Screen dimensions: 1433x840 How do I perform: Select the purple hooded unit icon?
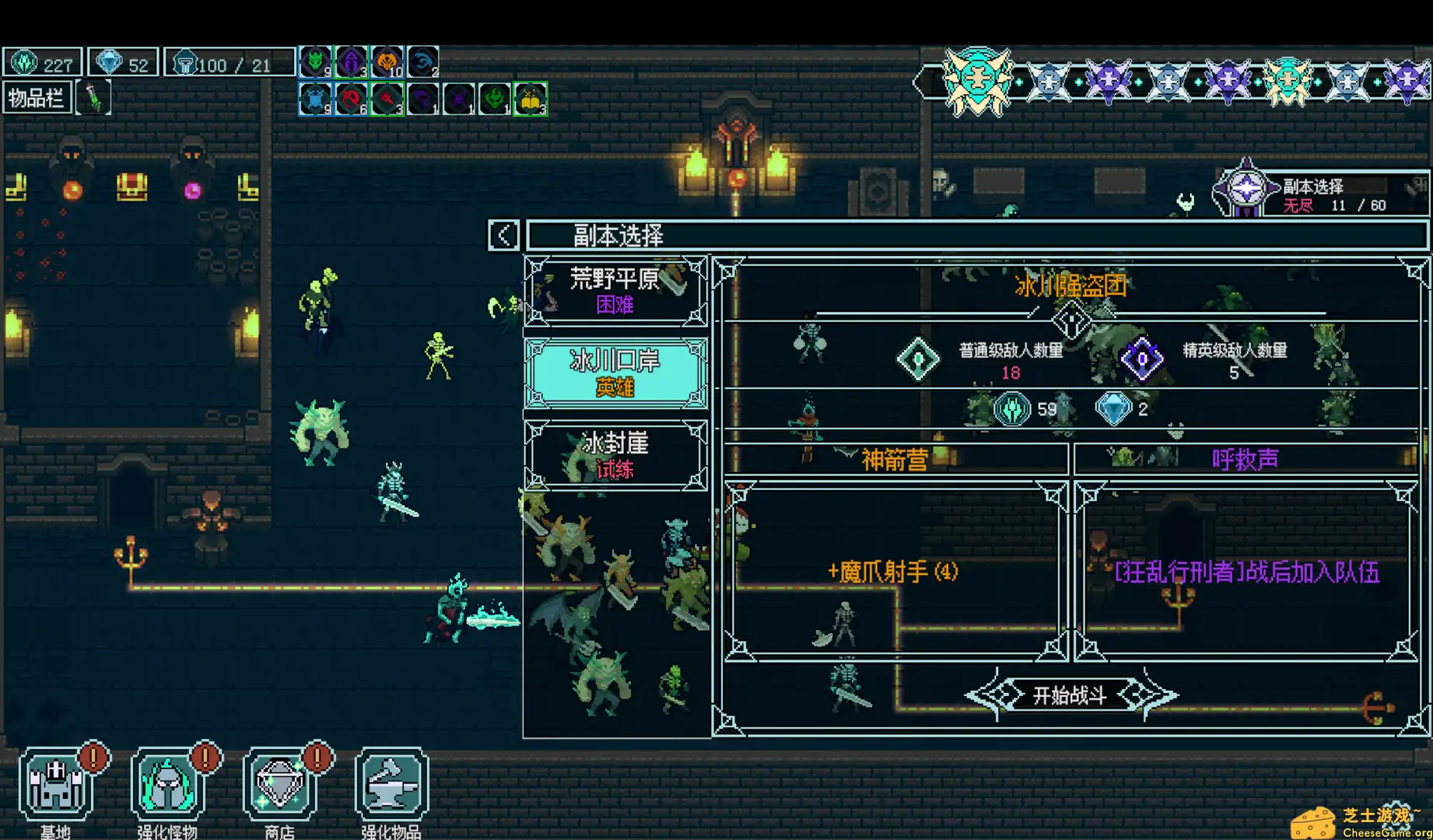click(x=351, y=61)
